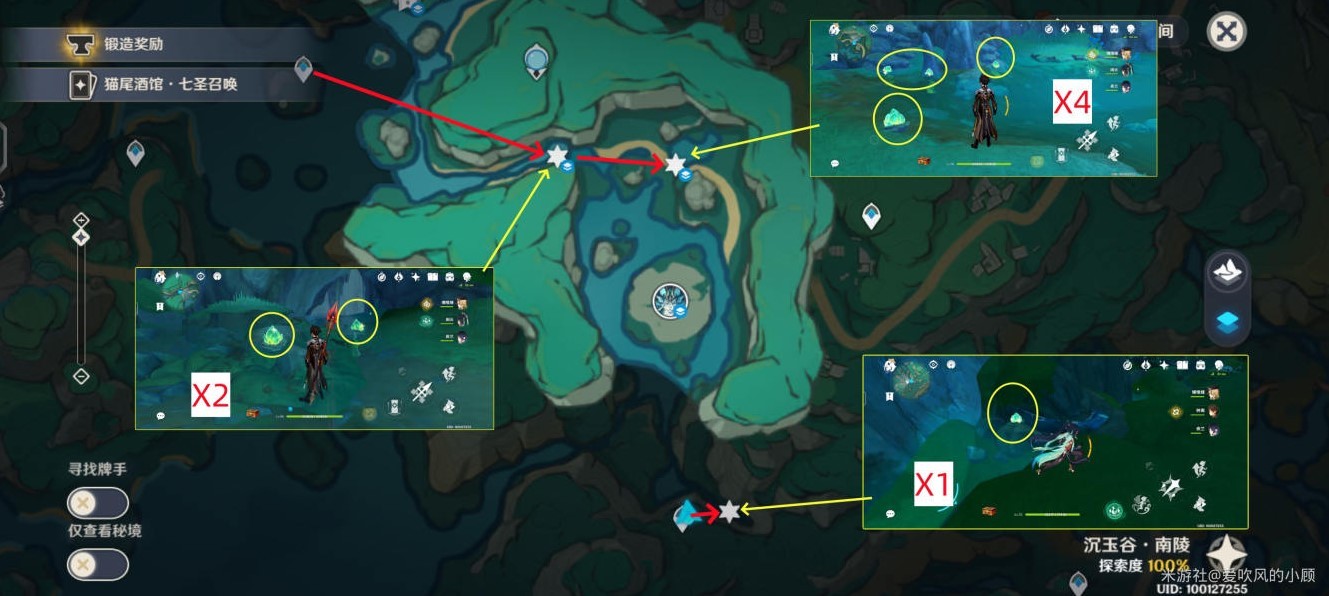The height and width of the screenshot is (596, 1329).
Task: Select the Statue marker above the green area
Action: coord(537,63)
